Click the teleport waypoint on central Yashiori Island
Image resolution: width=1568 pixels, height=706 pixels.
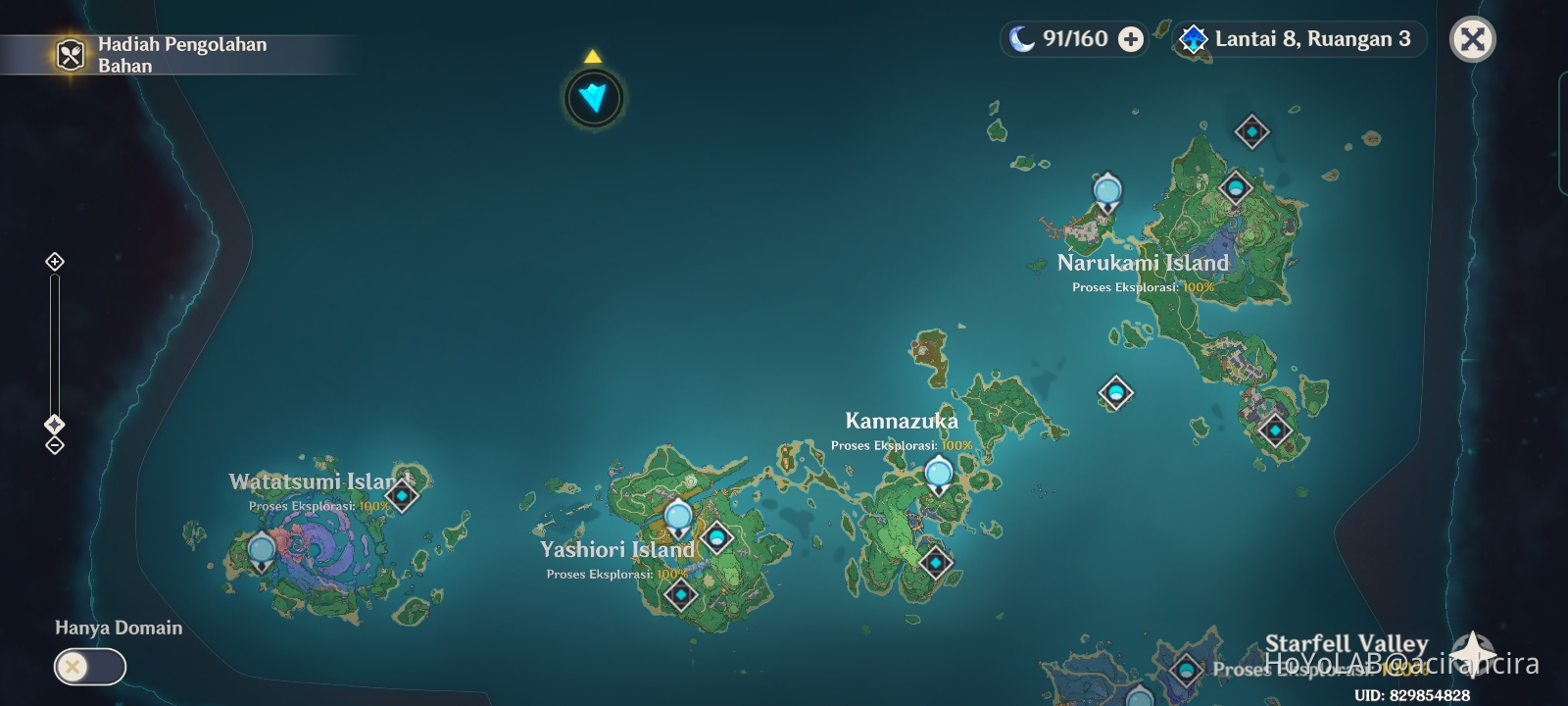pyautogui.click(x=676, y=514)
